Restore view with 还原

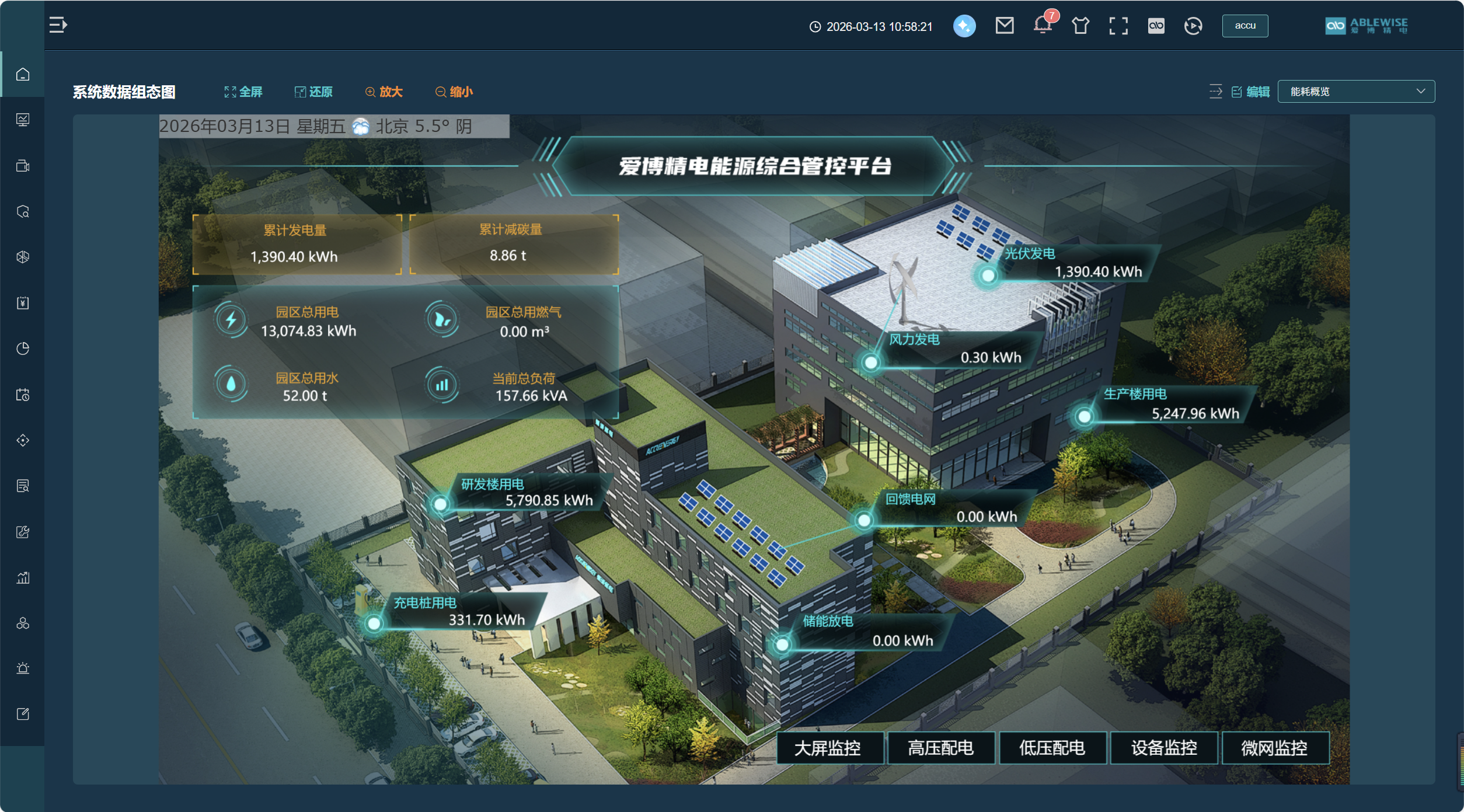(314, 92)
